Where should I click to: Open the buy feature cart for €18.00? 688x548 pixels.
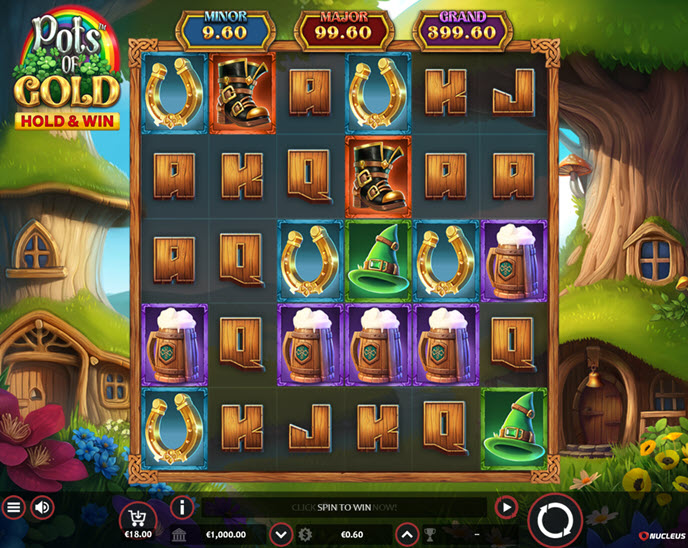point(137,516)
